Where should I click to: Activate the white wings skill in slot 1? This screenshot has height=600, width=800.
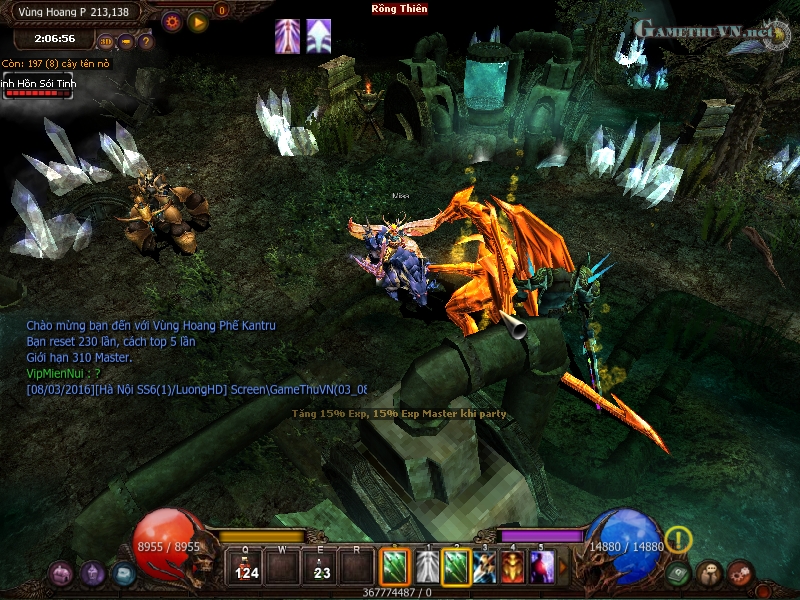click(x=427, y=568)
